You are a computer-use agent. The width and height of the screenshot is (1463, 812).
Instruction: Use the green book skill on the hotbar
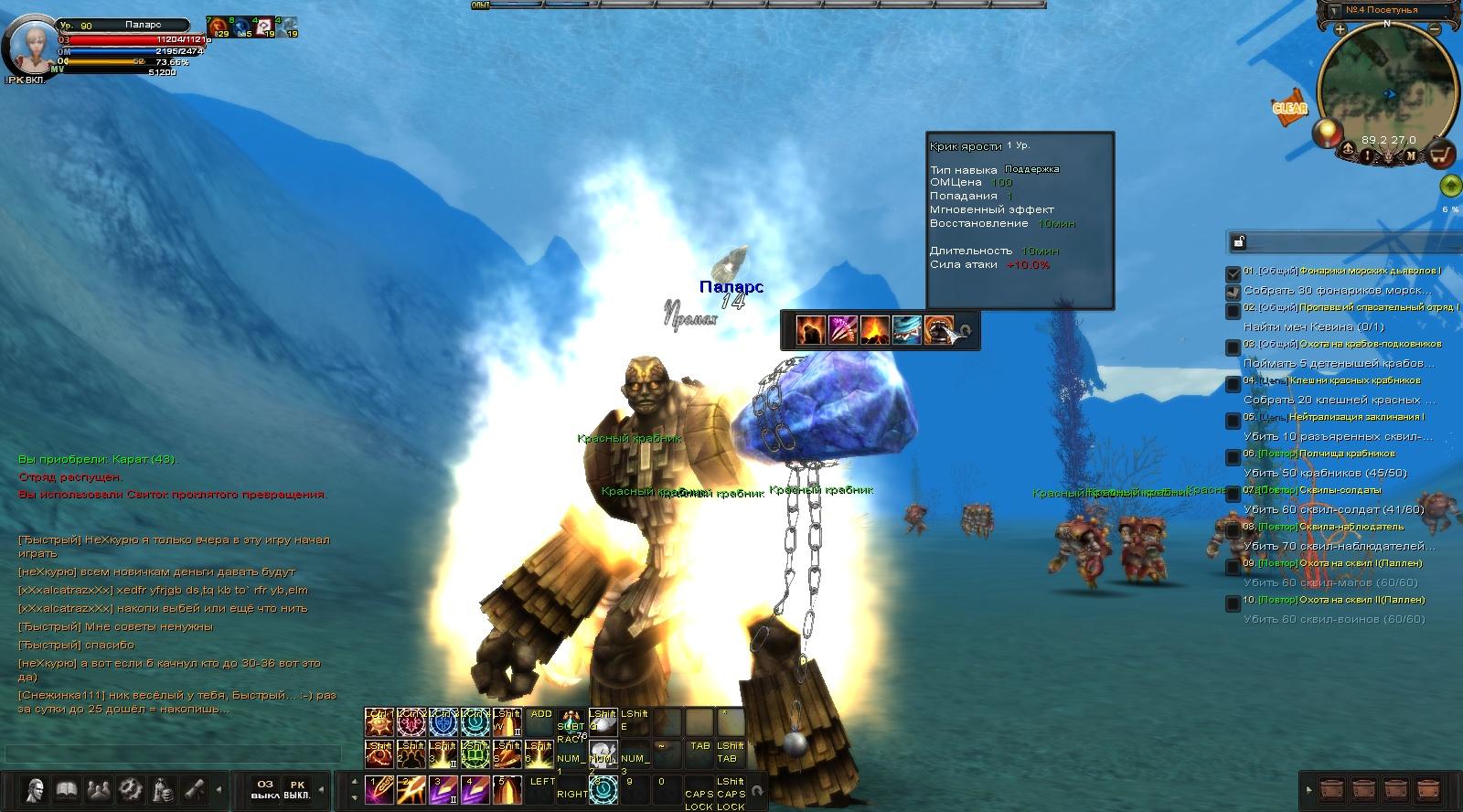tap(474, 756)
